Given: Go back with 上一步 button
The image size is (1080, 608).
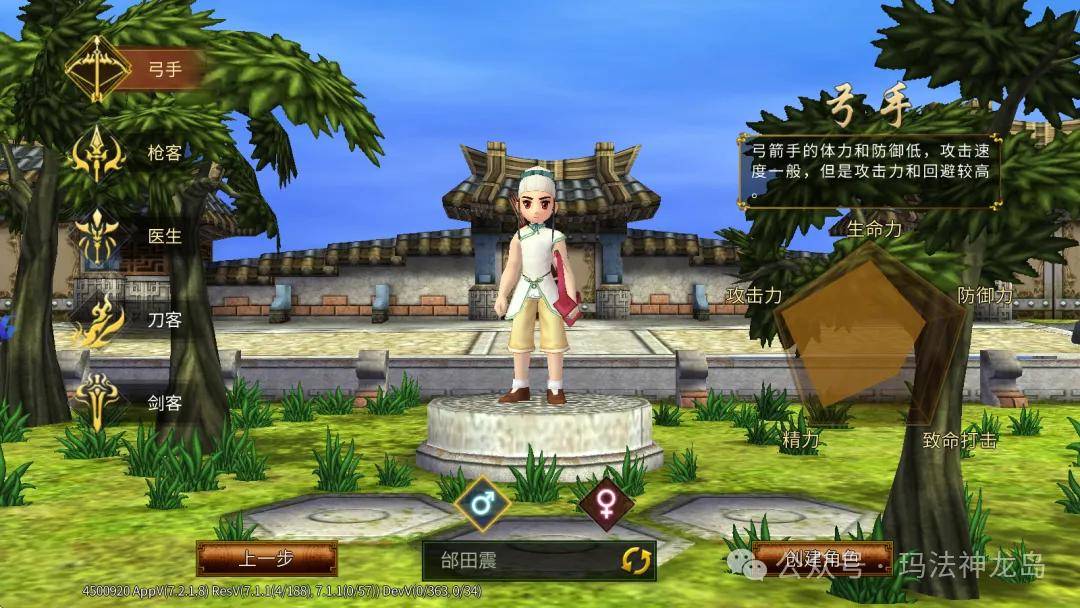Looking at the screenshot, I should [x=266, y=559].
